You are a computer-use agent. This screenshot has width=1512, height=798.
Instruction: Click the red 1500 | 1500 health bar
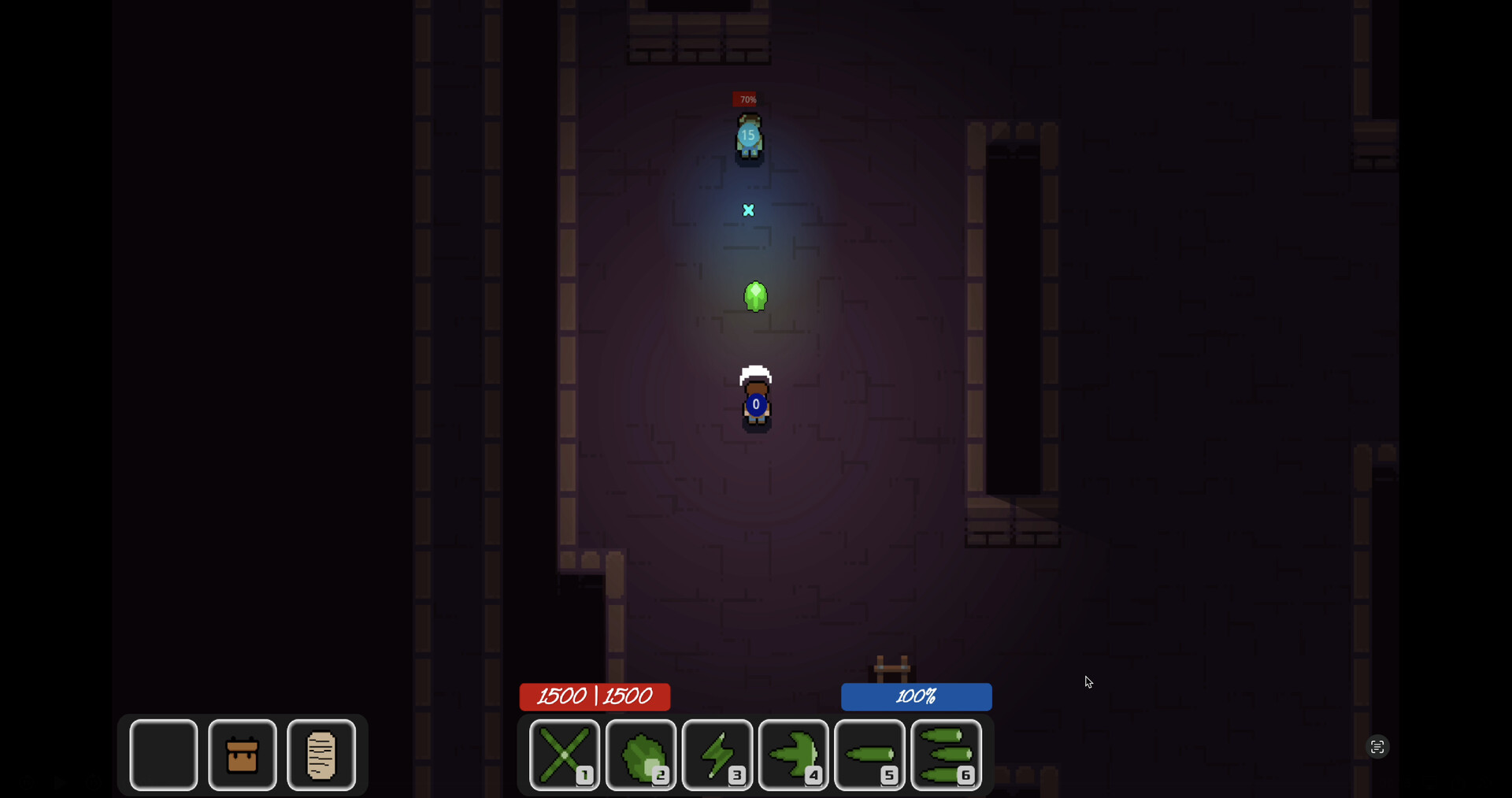[x=595, y=696]
